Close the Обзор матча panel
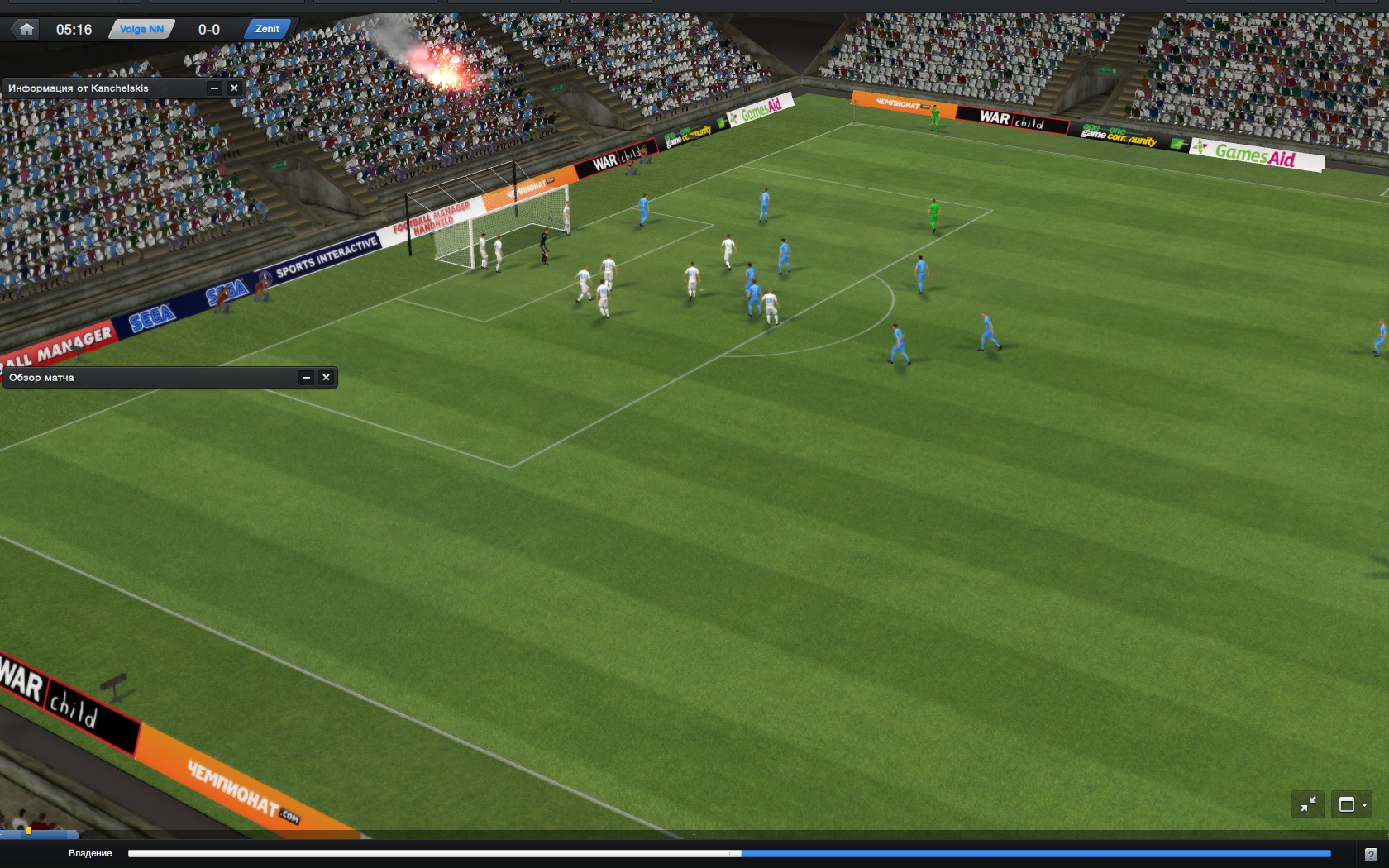Screen dimensions: 1389x868 coord(327,378)
